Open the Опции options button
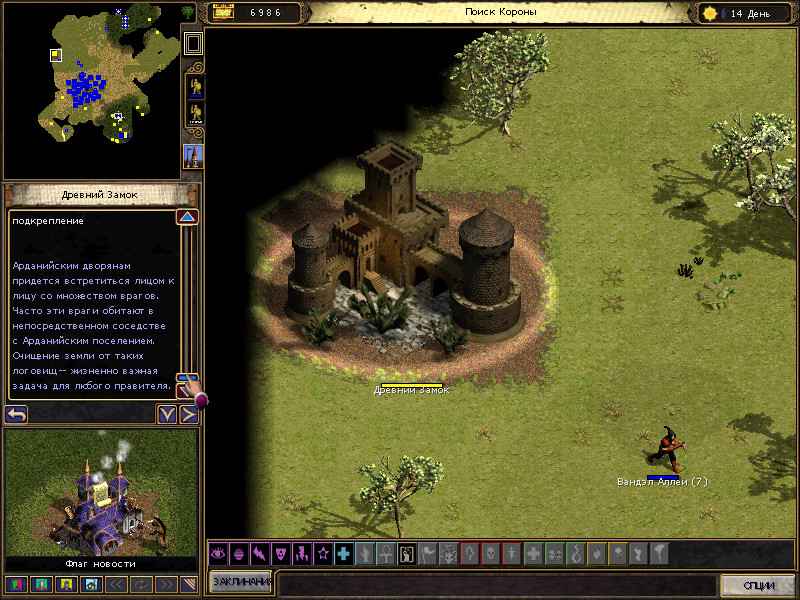The width and height of the screenshot is (800, 600). point(759,585)
